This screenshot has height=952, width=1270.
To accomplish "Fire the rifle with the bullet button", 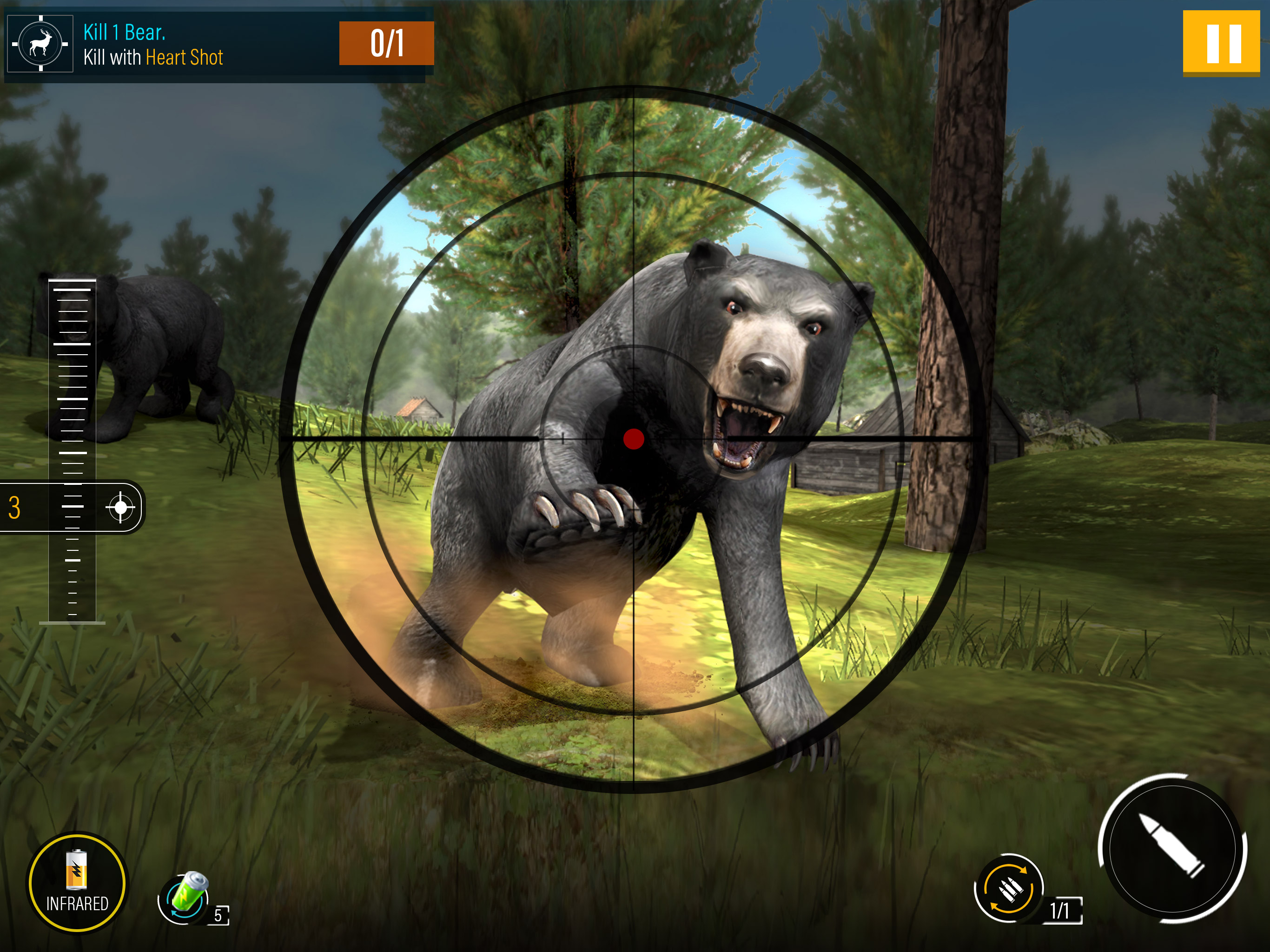I will coord(1172,849).
